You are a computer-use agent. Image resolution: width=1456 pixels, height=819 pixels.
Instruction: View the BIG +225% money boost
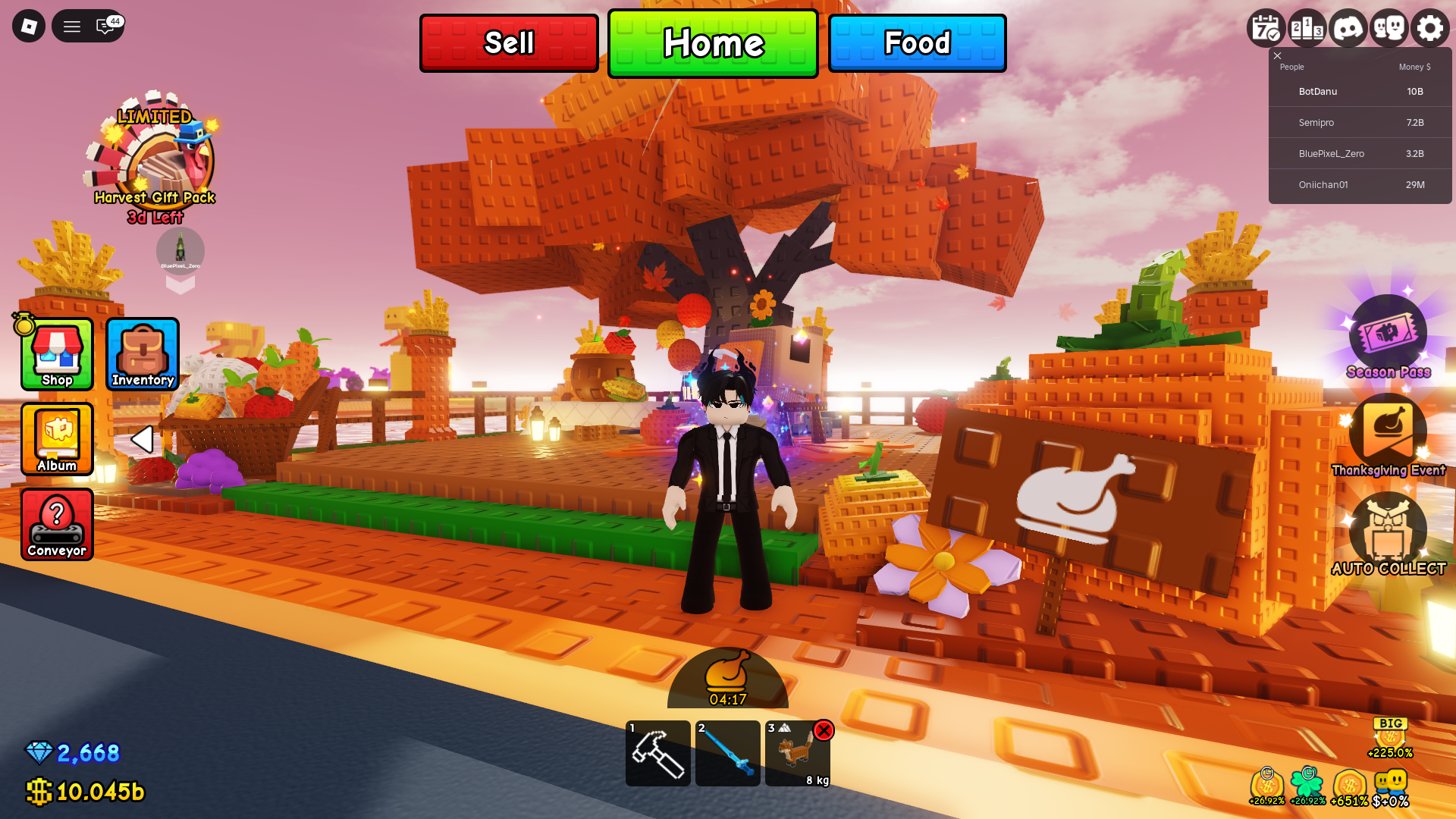[1390, 733]
